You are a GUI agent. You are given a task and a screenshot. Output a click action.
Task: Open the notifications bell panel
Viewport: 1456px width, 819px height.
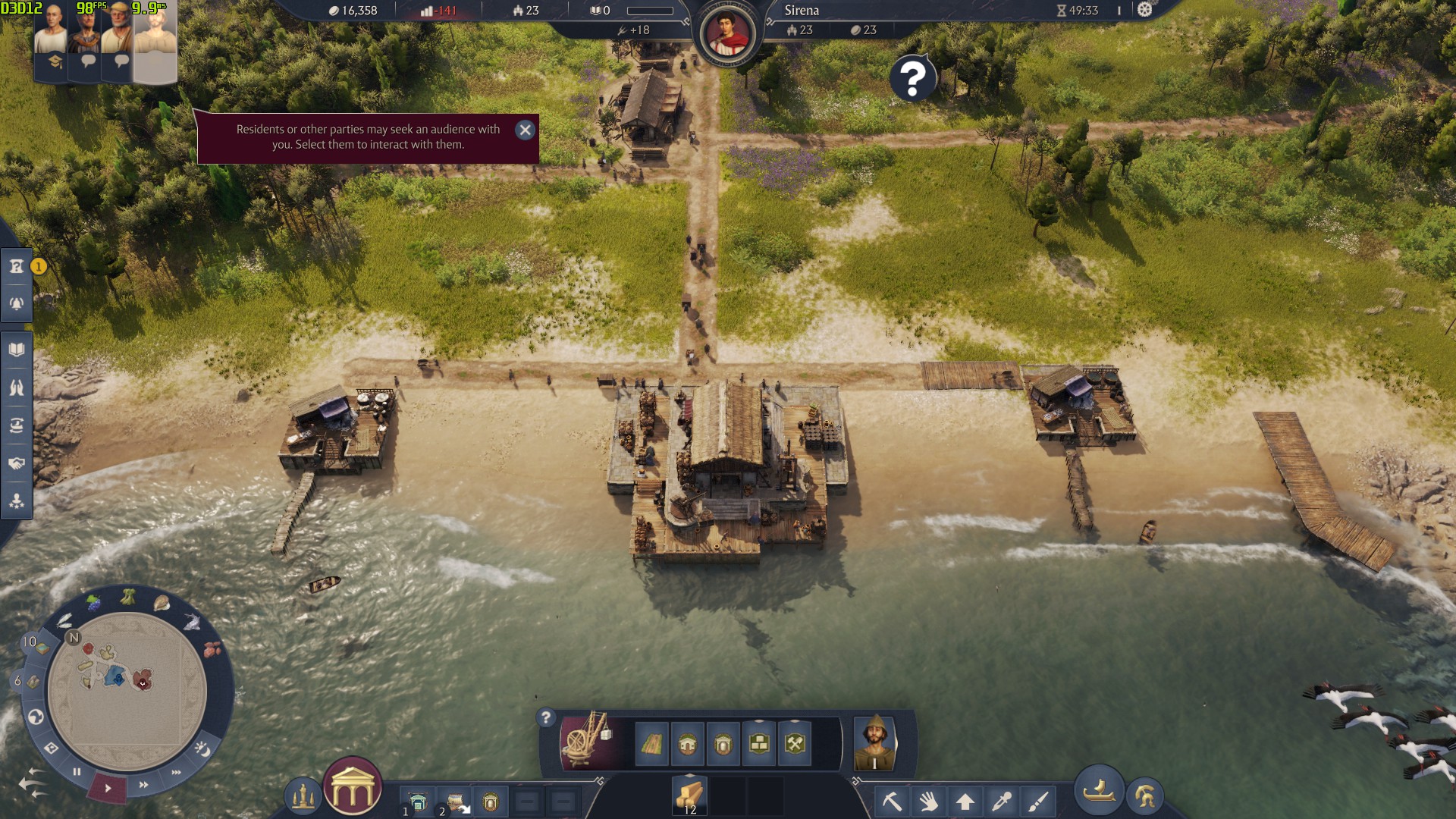tap(17, 304)
